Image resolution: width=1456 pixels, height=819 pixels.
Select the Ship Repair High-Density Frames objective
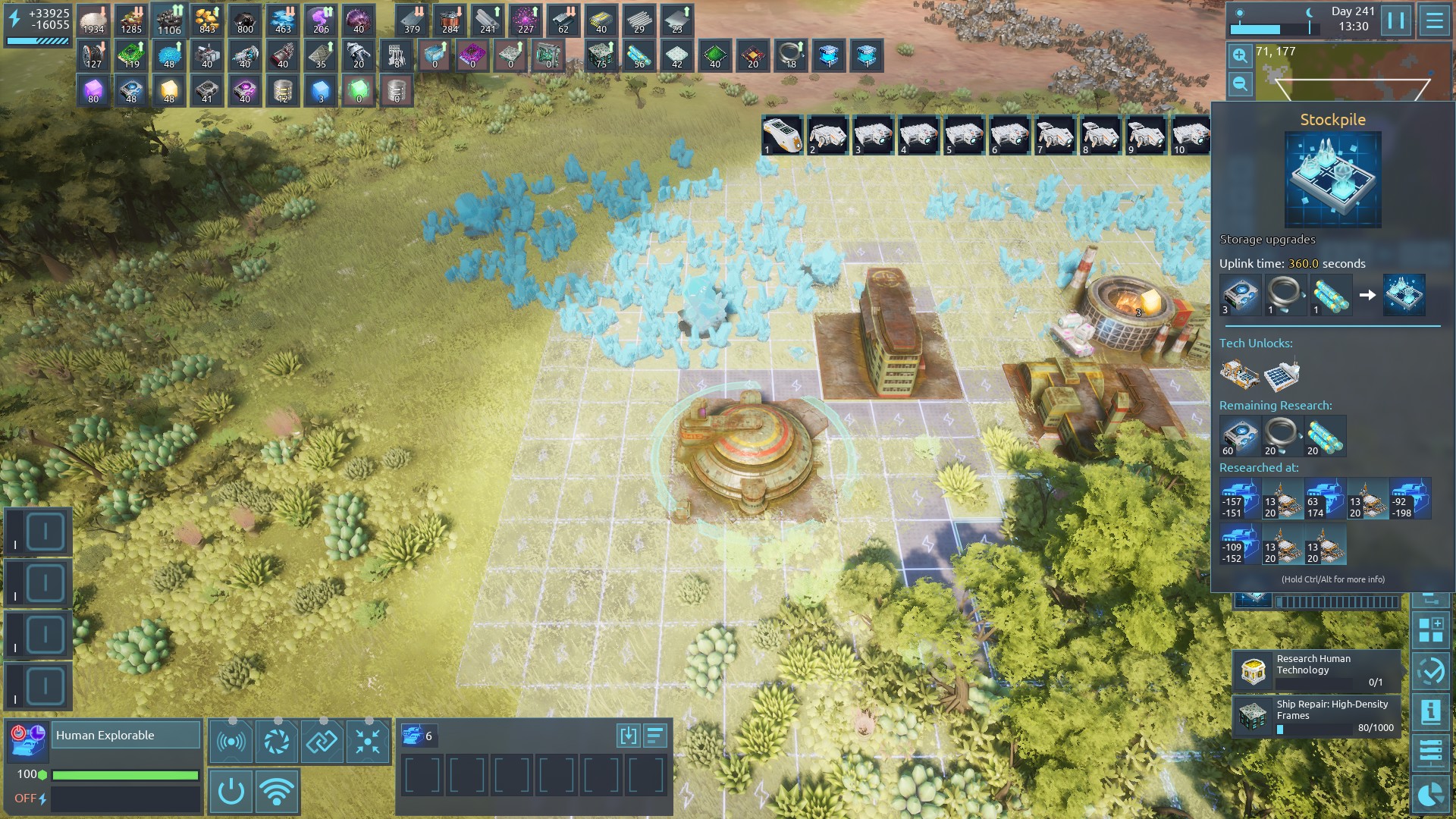1316,716
